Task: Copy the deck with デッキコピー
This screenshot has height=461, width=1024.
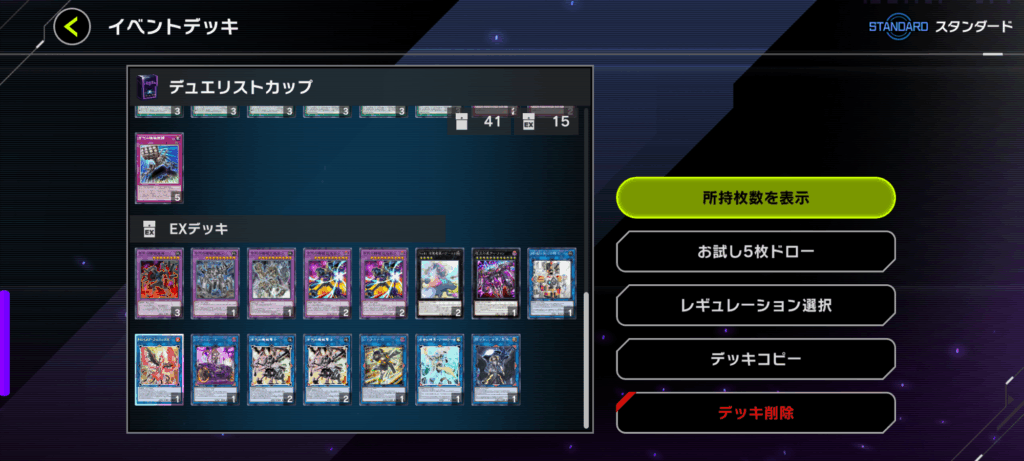Action: click(x=755, y=358)
